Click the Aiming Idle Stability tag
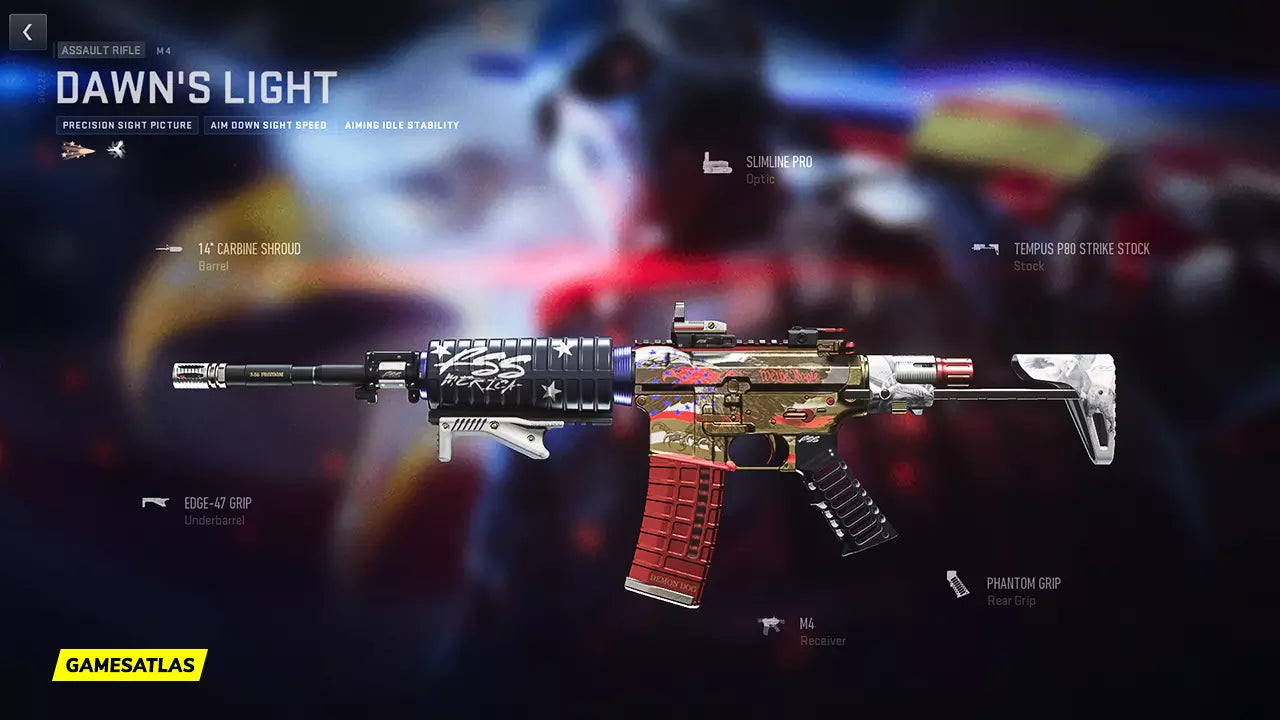This screenshot has height=720, width=1280. click(402, 126)
